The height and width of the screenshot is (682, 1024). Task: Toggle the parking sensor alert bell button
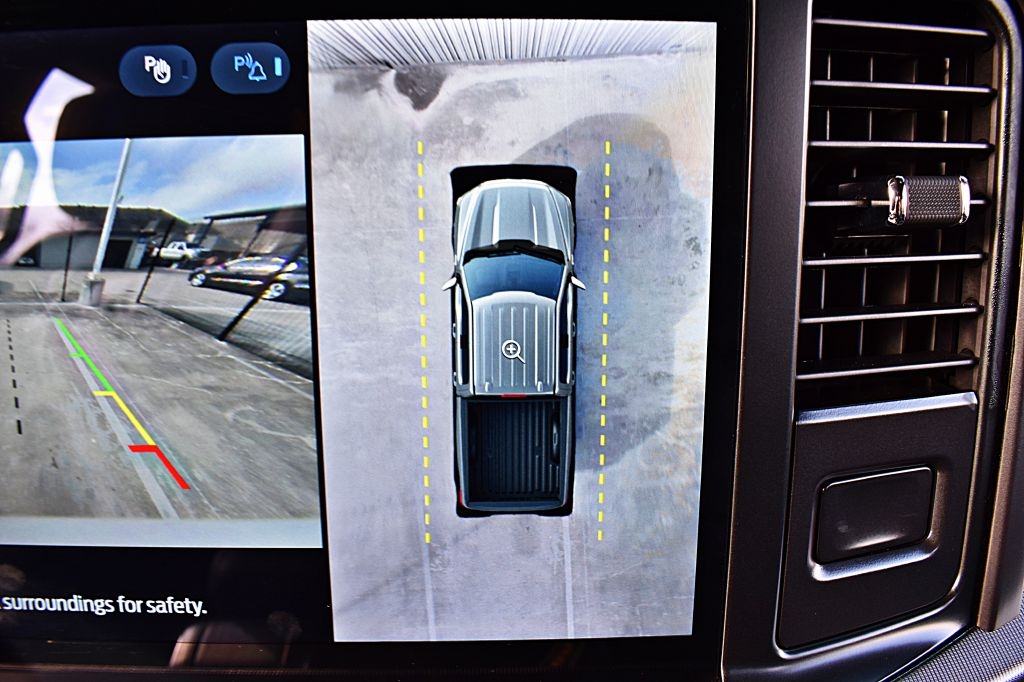click(250, 68)
